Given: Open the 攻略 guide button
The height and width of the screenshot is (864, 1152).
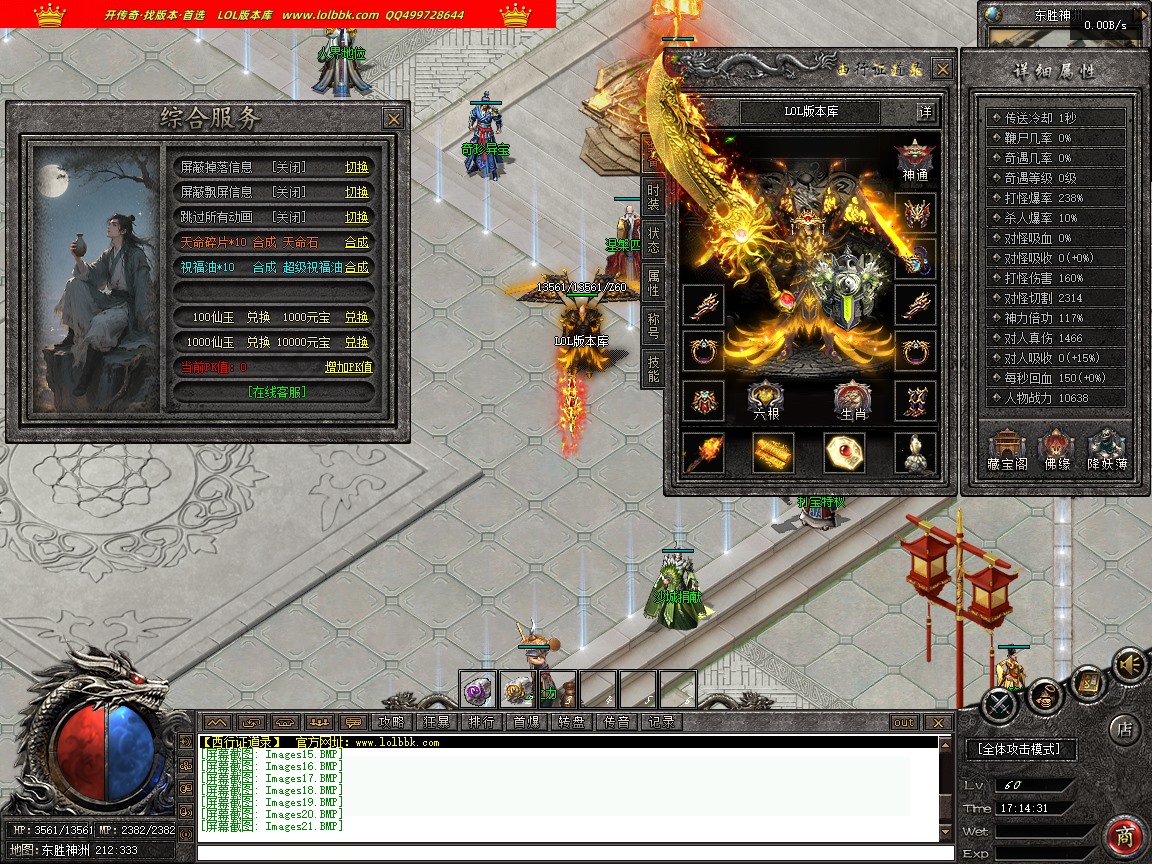Looking at the screenshot, I should (390, 722).
